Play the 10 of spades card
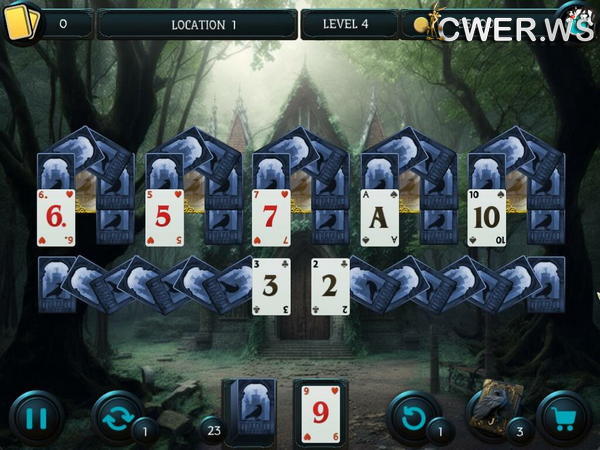The width and height of the screenshot is (600, 450). [x=486, y=217]
